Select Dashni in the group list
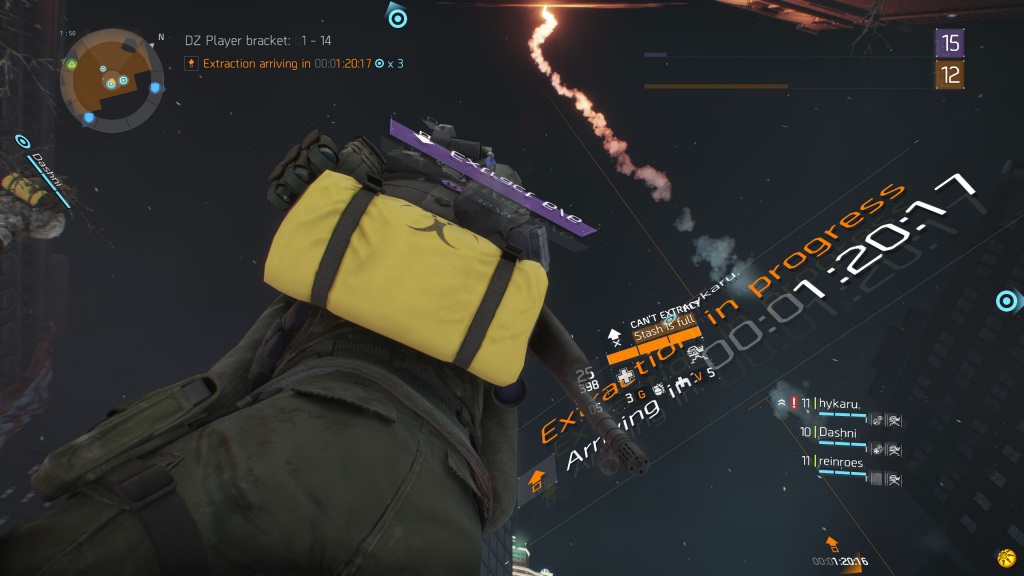Viewport: 1024px width, 576px height. click(x=838, y=432)
